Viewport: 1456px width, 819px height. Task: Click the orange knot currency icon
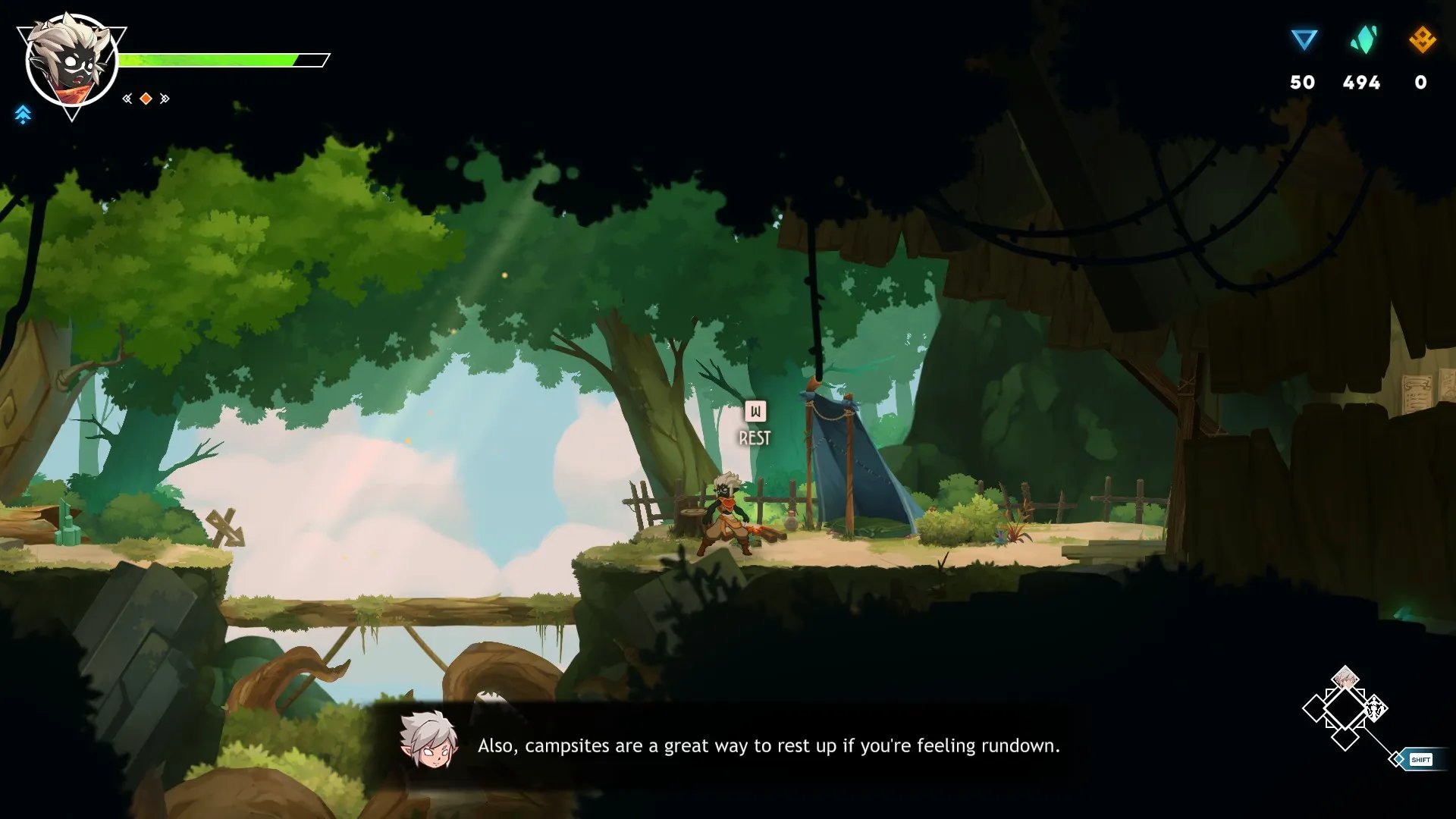1422,39
